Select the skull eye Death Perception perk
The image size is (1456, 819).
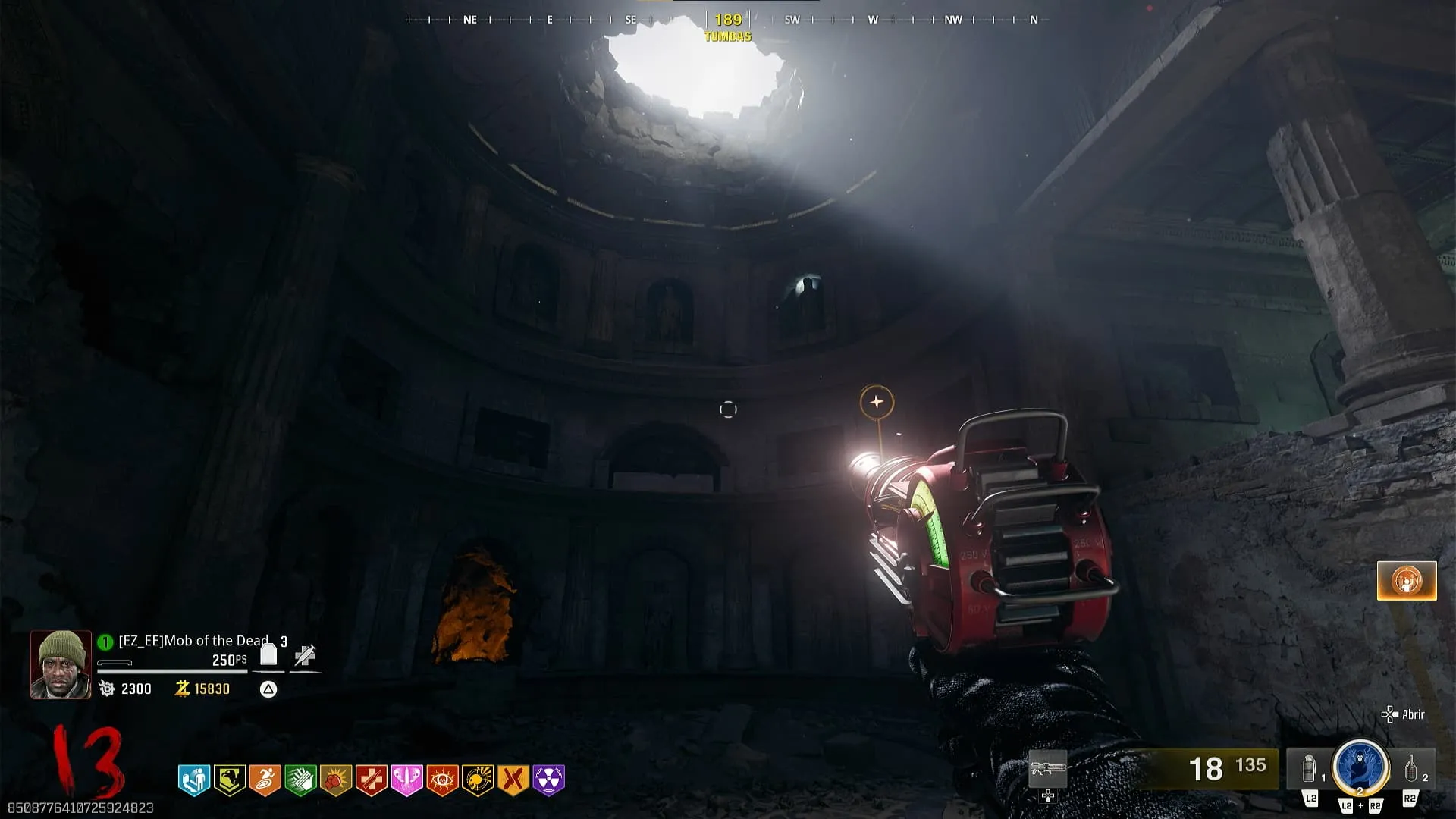(442, 780)
